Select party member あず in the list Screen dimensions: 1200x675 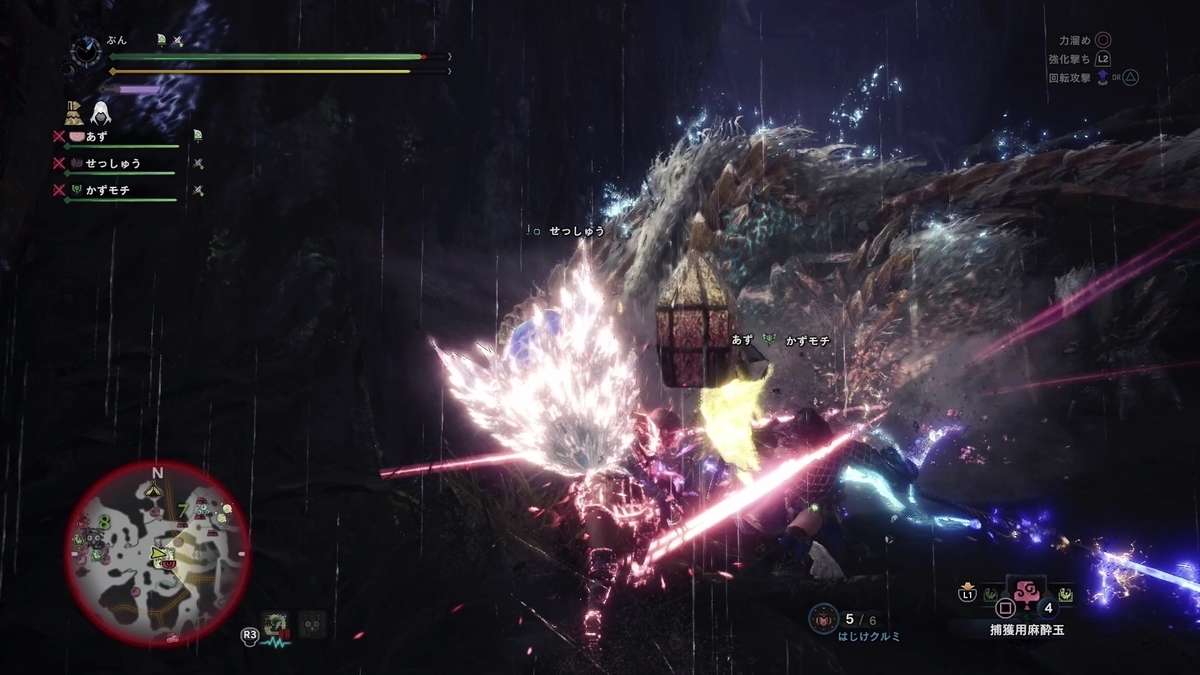(97, 135)
